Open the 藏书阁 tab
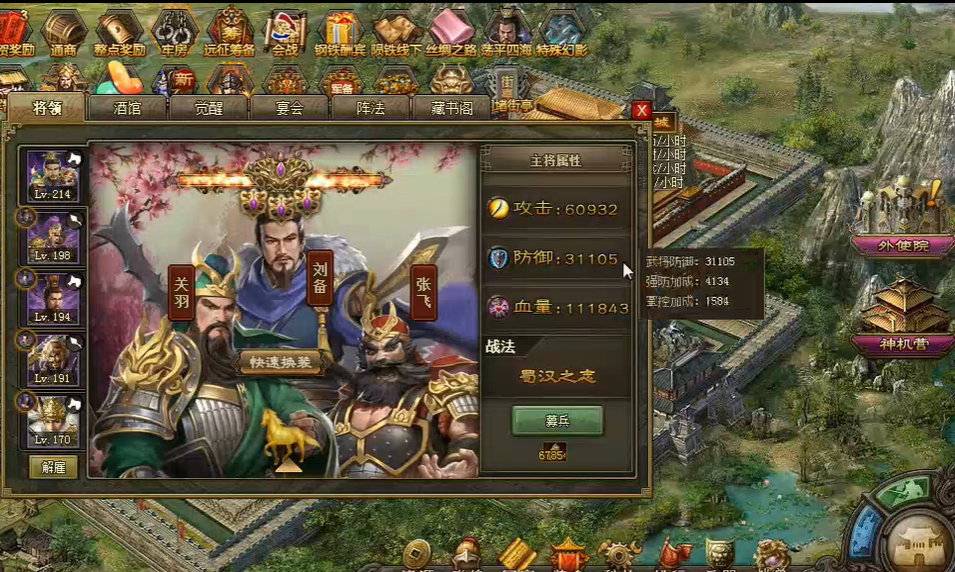This screenshot has width=955, height=572. click(x=451, y=108)
